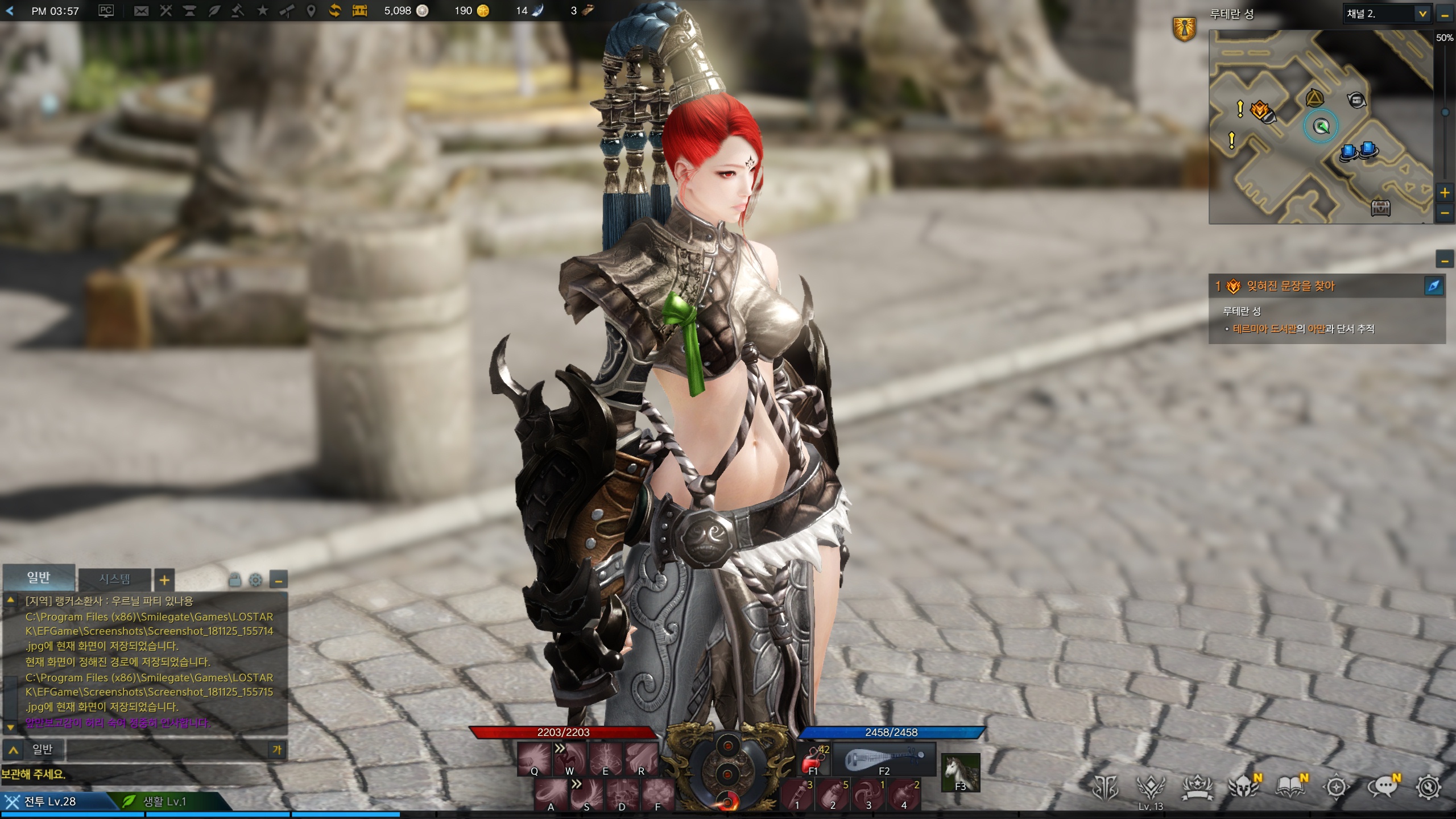Add a new chat tab with plus button
This screenshot has width=1456, height=819.
tap(164, 580)
